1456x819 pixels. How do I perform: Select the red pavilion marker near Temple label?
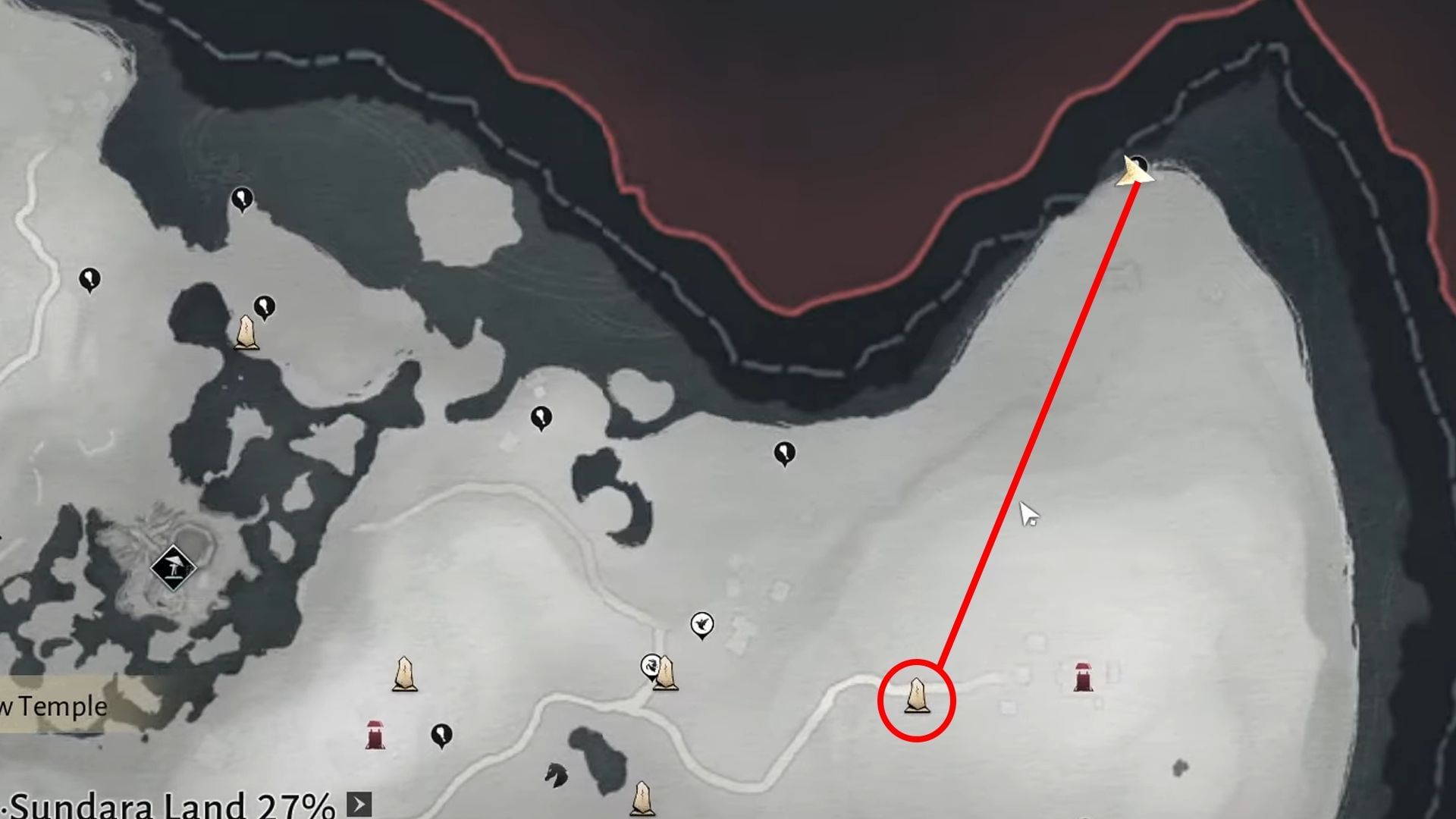[x=375, y=733]
